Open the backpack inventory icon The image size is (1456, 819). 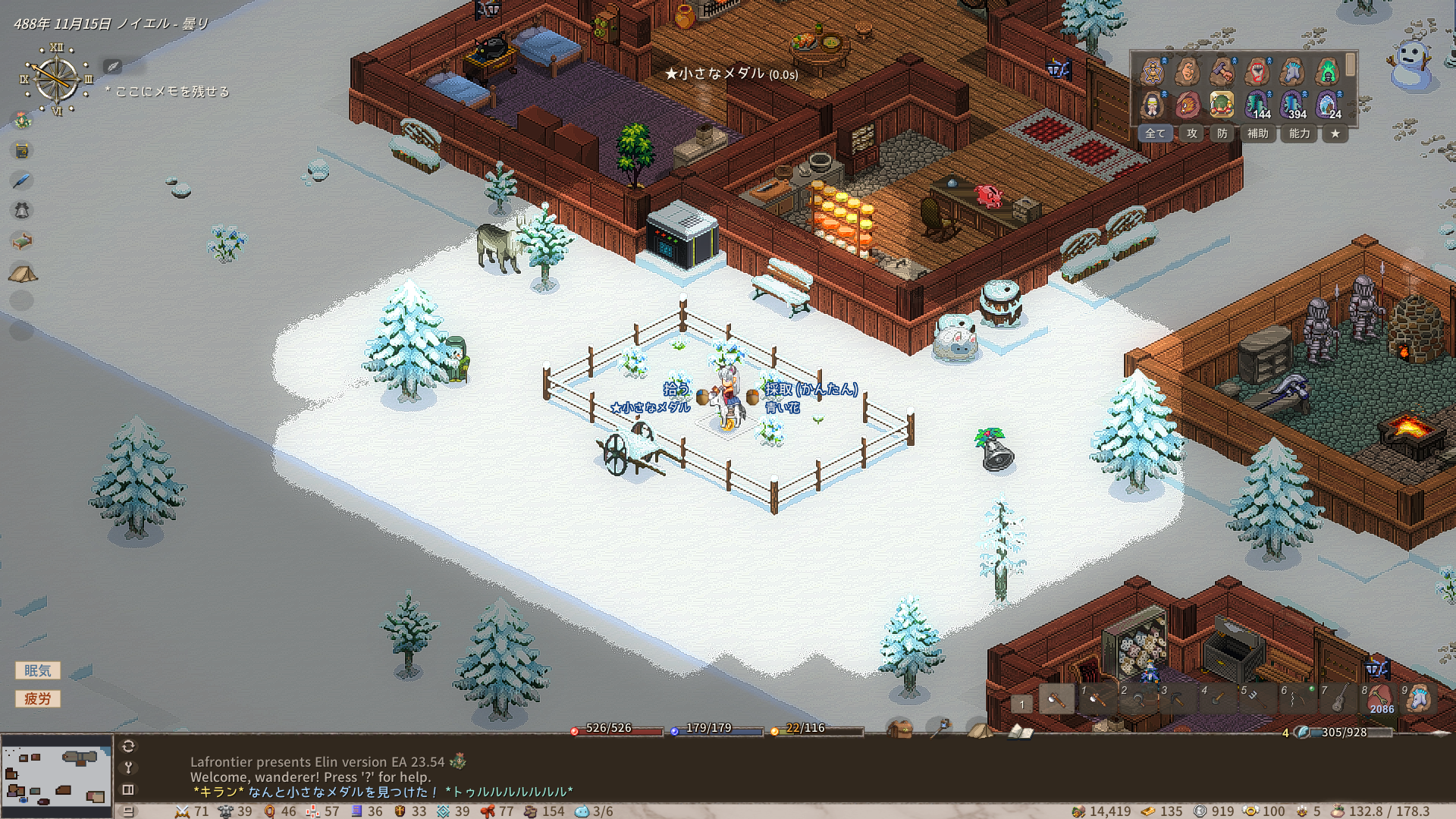point(900,730)
